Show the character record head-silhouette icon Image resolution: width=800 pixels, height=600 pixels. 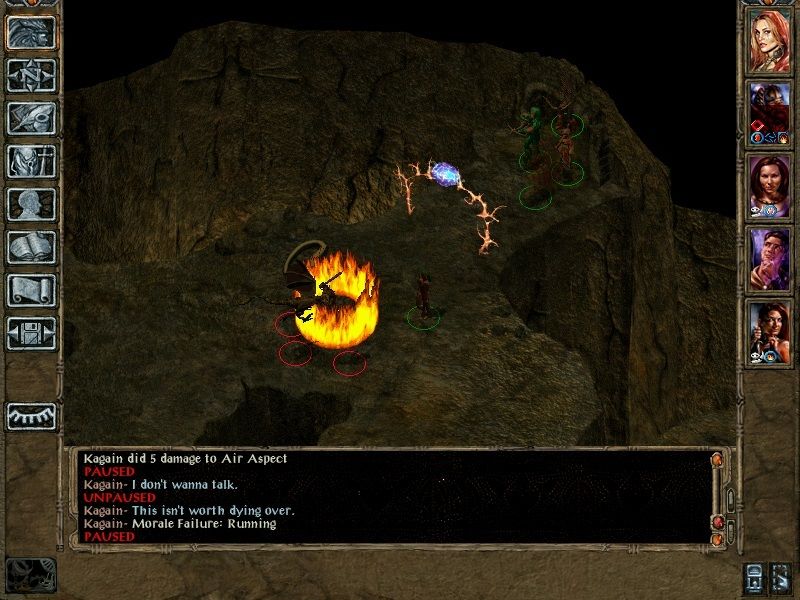click(31, 204)
